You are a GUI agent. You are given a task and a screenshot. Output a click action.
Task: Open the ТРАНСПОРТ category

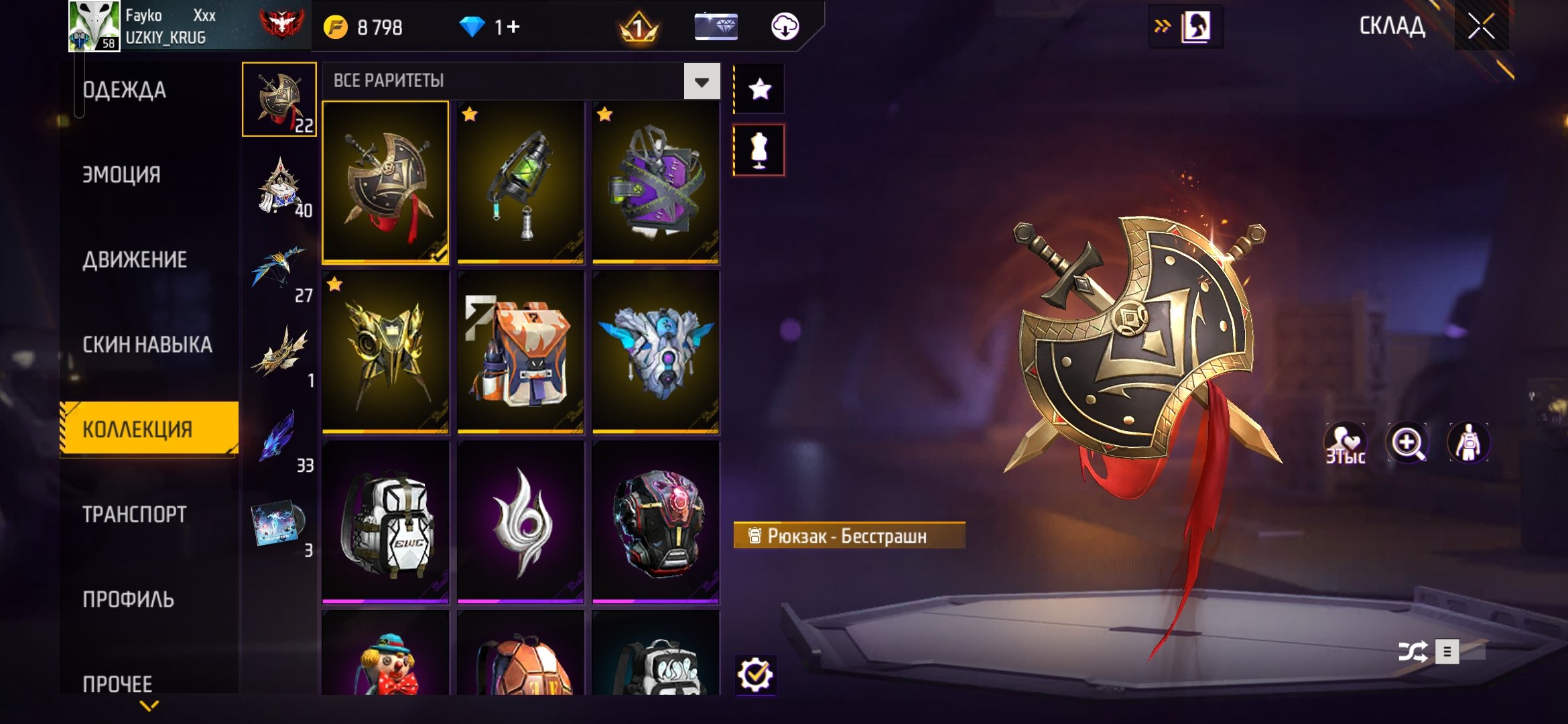135,514
